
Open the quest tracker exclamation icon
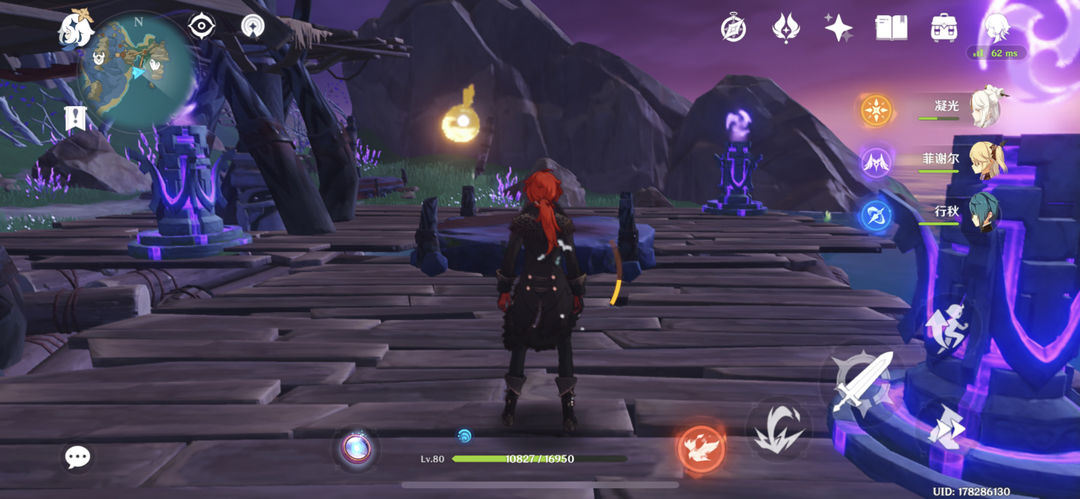pos(76,117)
